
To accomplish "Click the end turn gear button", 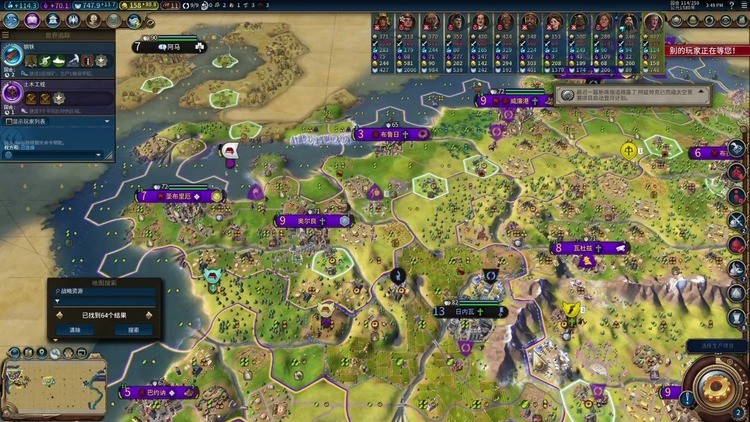I will (715, 386).
